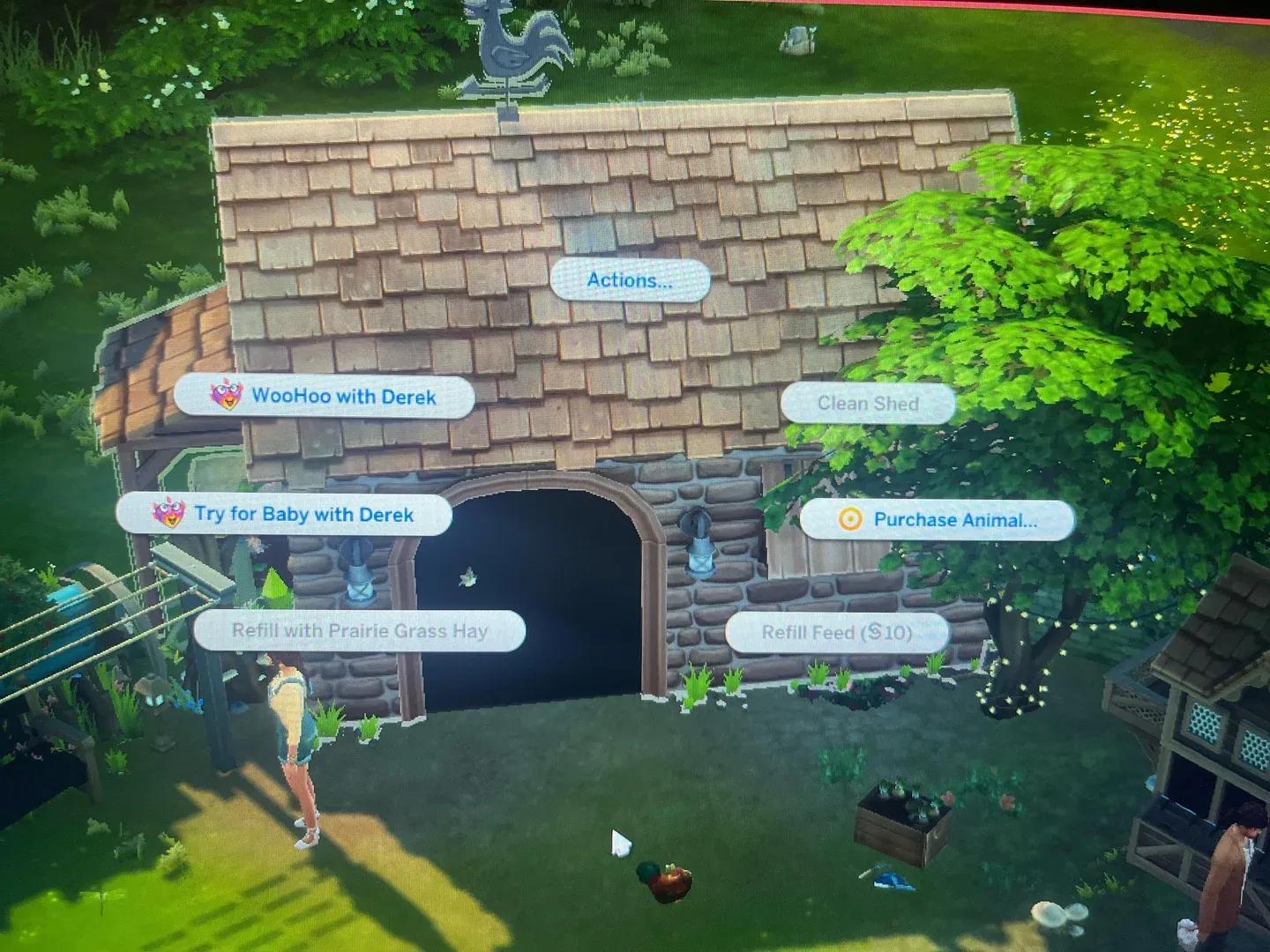Click the simoleon coin icon on Purchase Animal

[x=848, y=520]
